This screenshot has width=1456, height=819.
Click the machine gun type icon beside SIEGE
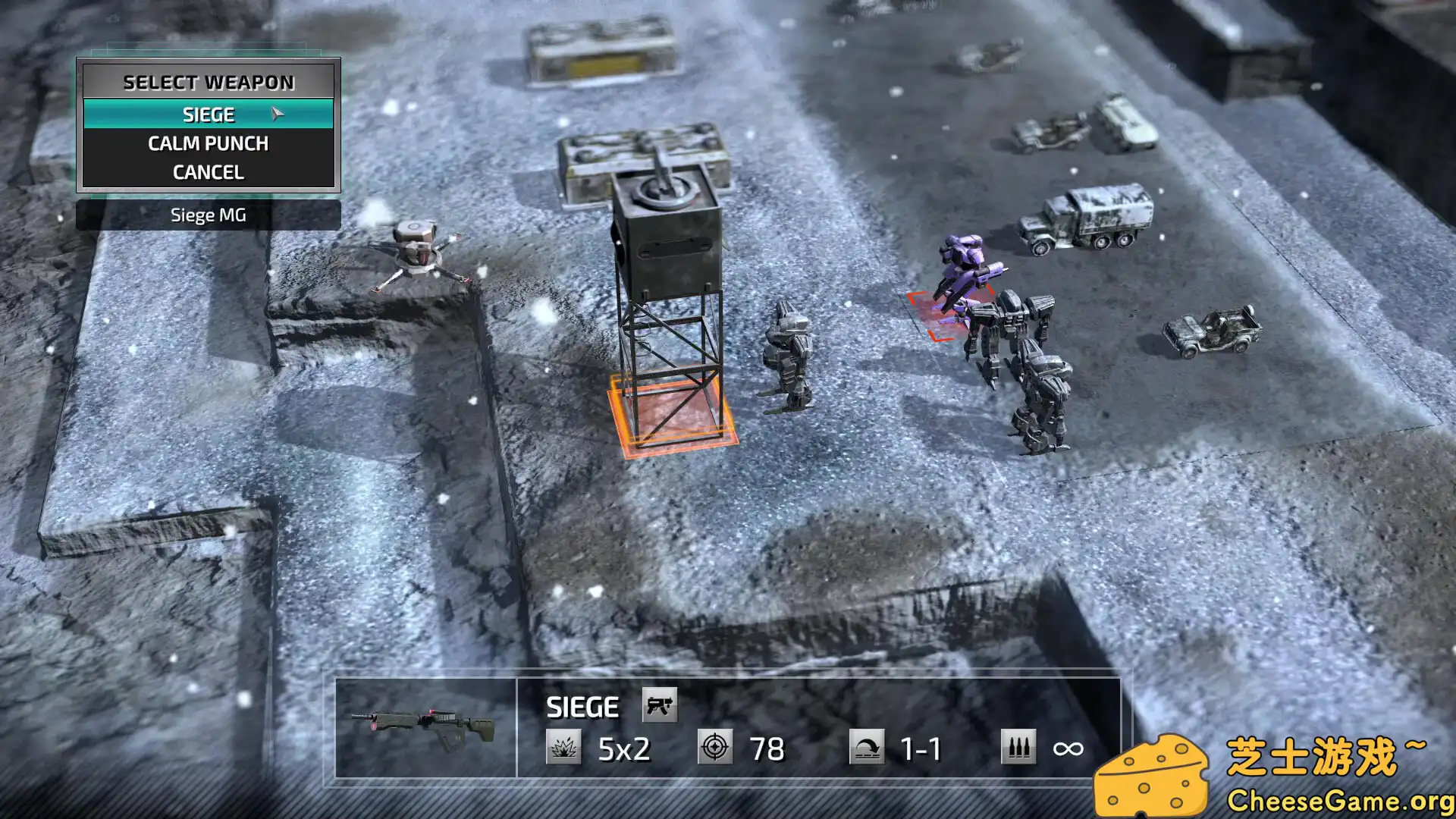click(x=659, y=706)
